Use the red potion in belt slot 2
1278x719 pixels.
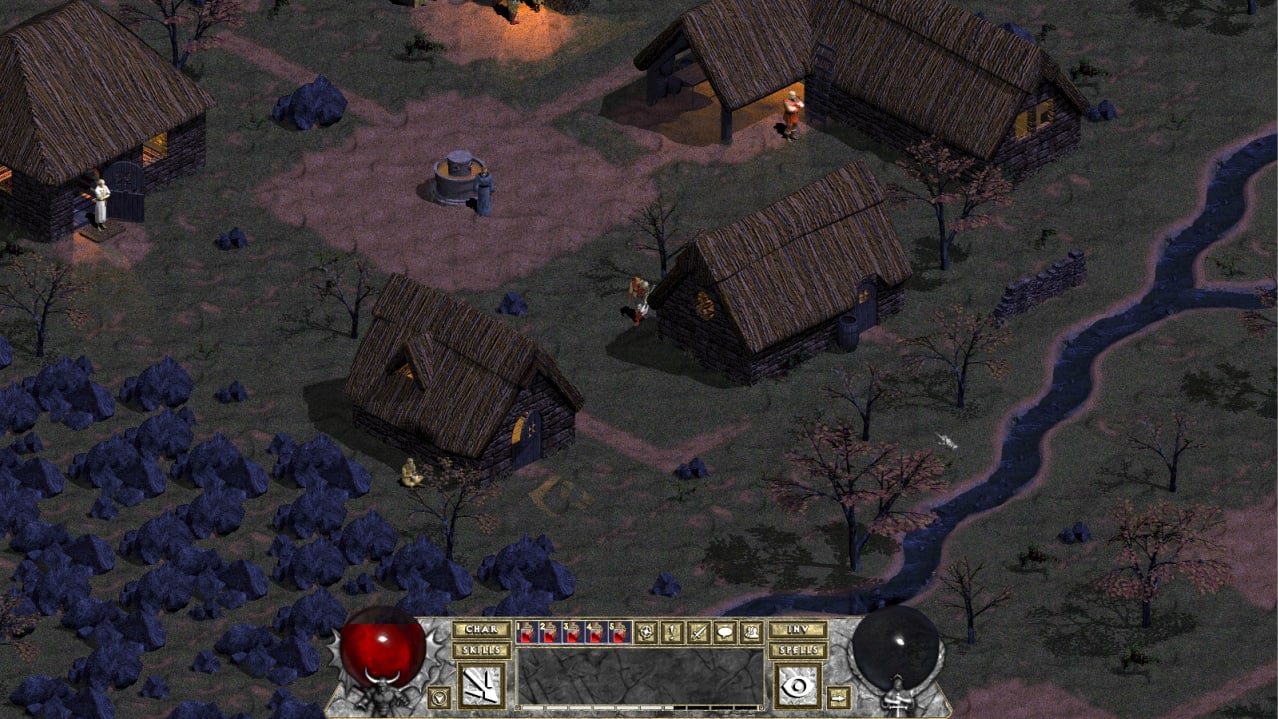pyautogui.click(x=550, y=632)
